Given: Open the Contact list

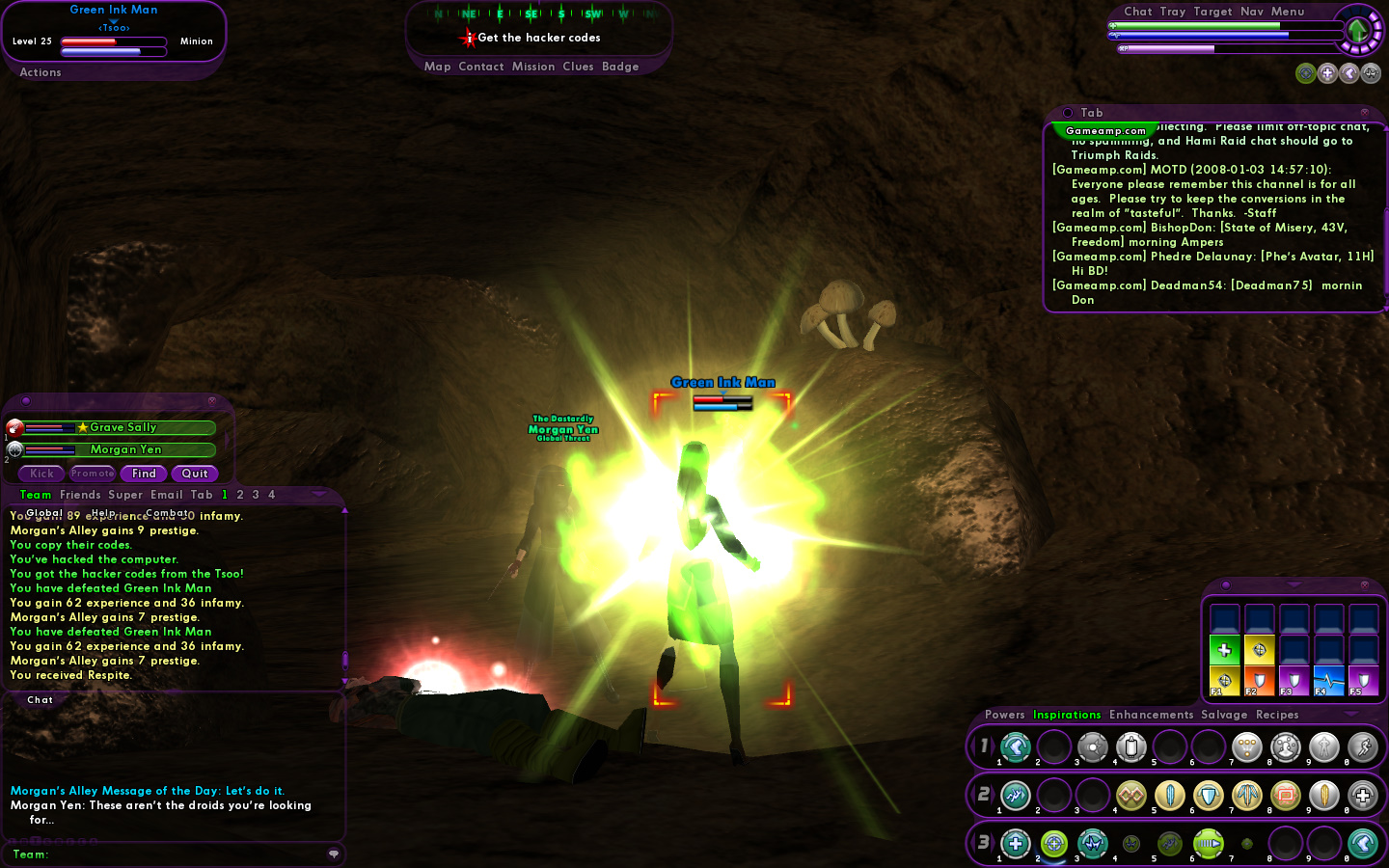Looking at the screenshot, I should [481, 67].
